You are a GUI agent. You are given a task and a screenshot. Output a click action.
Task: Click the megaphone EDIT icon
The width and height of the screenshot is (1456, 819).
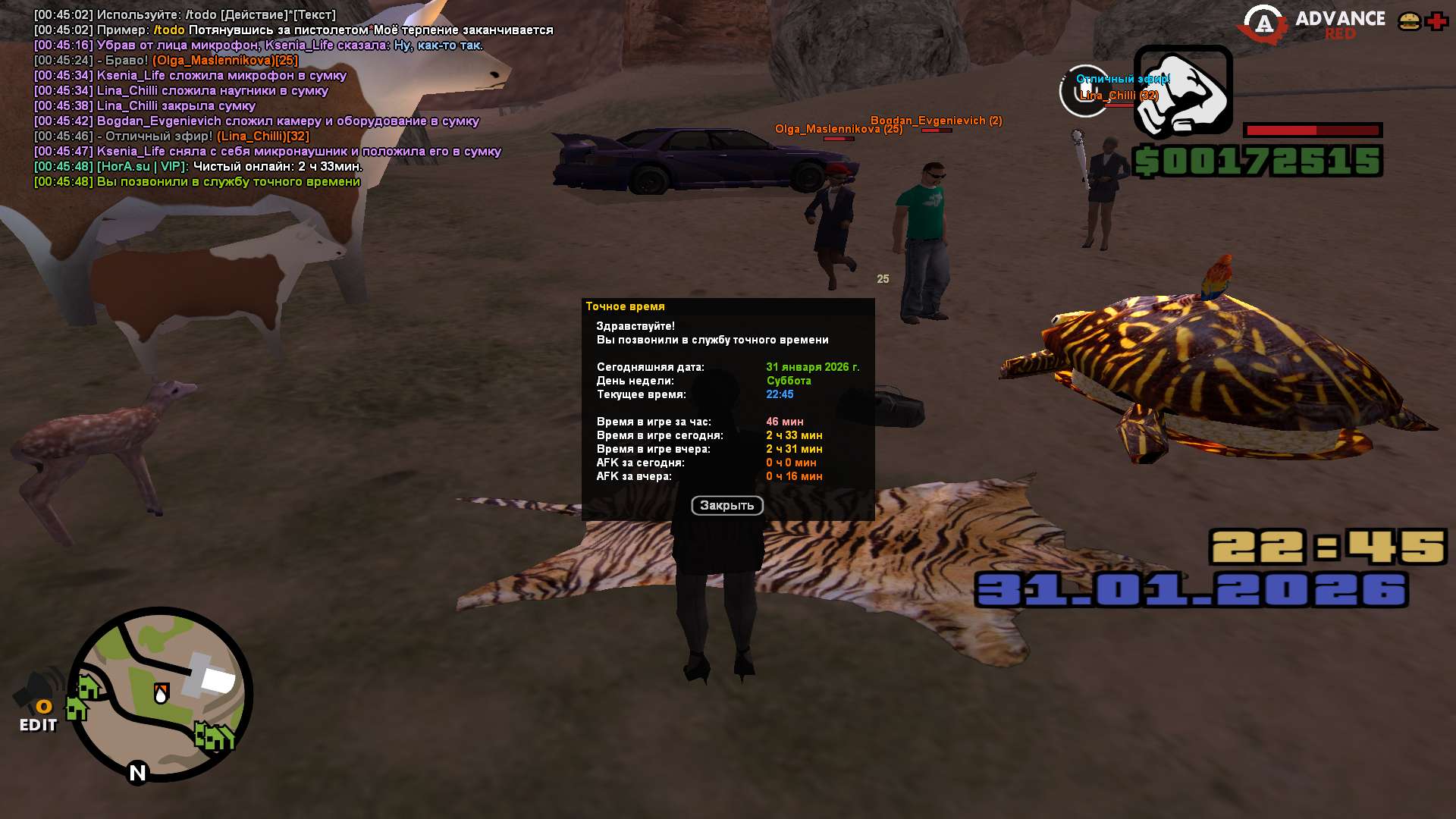(x=38, y=701)
